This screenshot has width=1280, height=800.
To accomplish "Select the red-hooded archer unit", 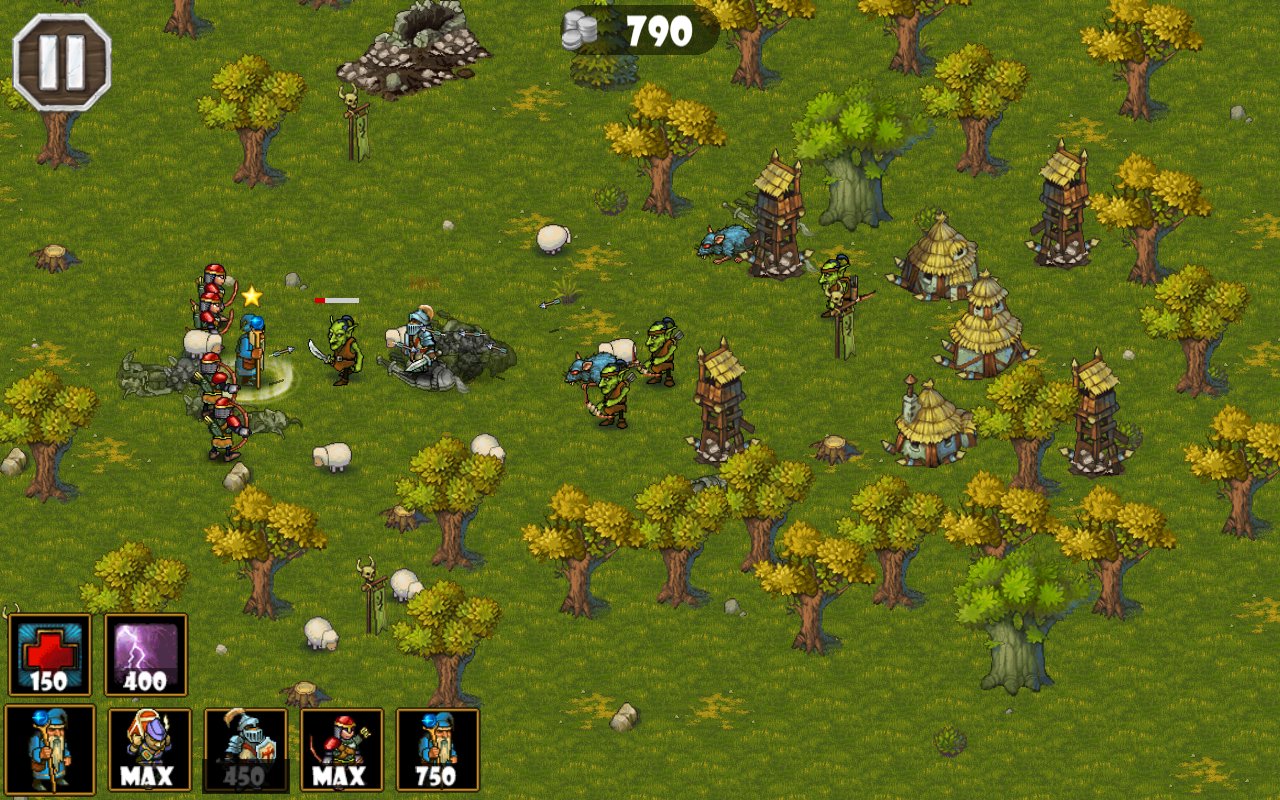I will click(x=342, y=749).
